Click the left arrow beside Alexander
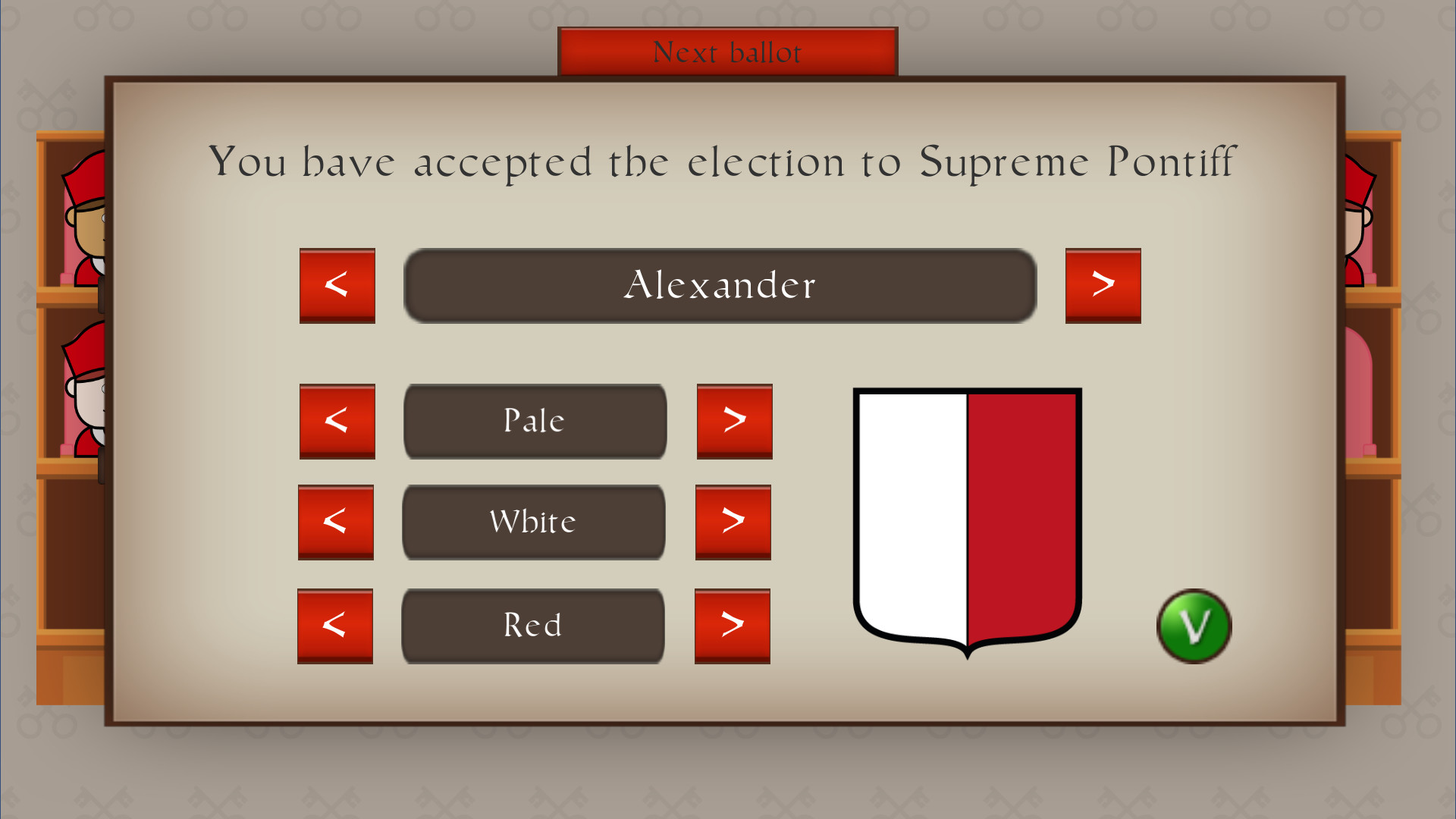The width and height of the screenshot is (1456, 819). [337, 286]
